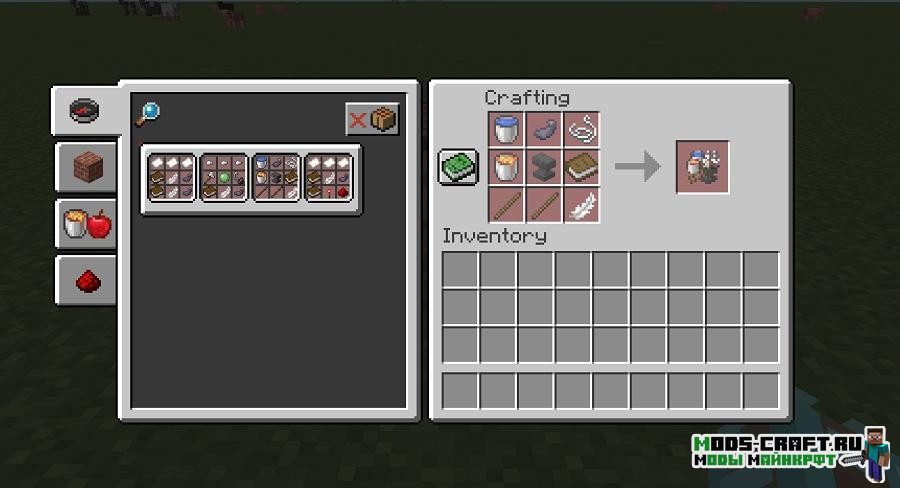Click the feather crafting slot
Screen dimensions: 900x488
(581, 204)
